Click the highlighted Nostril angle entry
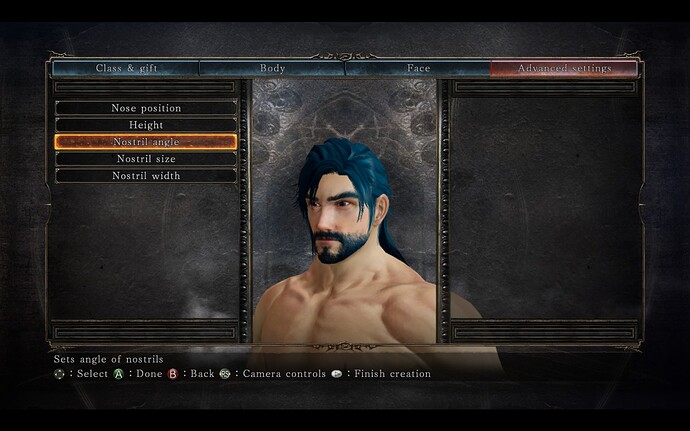Viewport: 690px width, 431px height. click(x=146, y=141)
